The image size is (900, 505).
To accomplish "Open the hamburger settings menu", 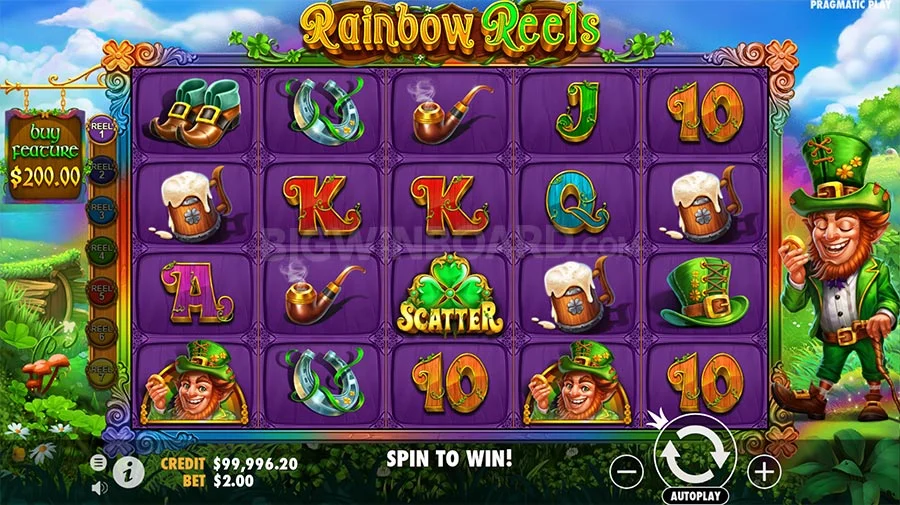I will pos(99,463).
